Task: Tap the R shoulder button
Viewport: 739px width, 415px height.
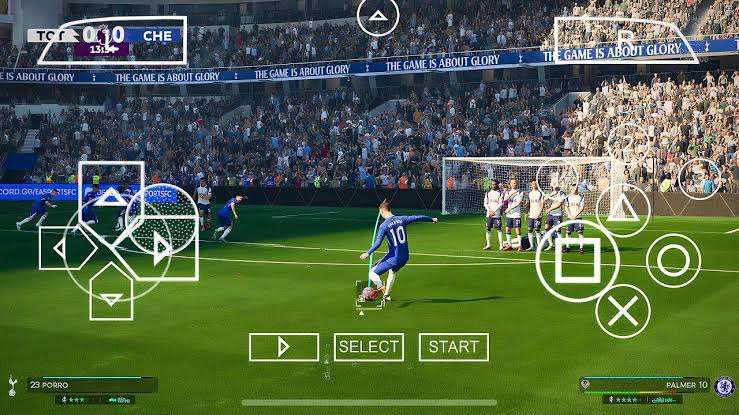Action: (626, 40)
